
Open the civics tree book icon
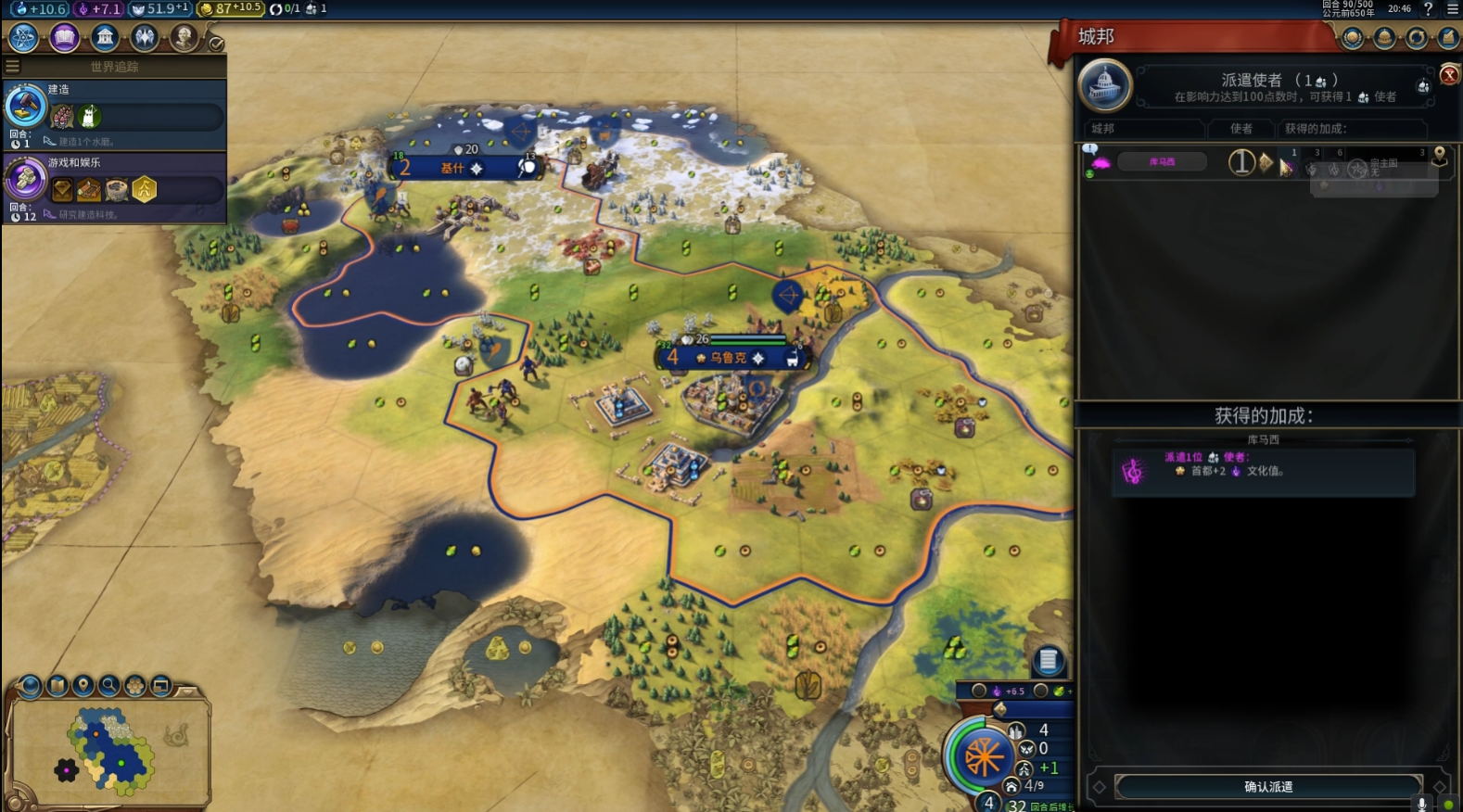click(64, 38)
